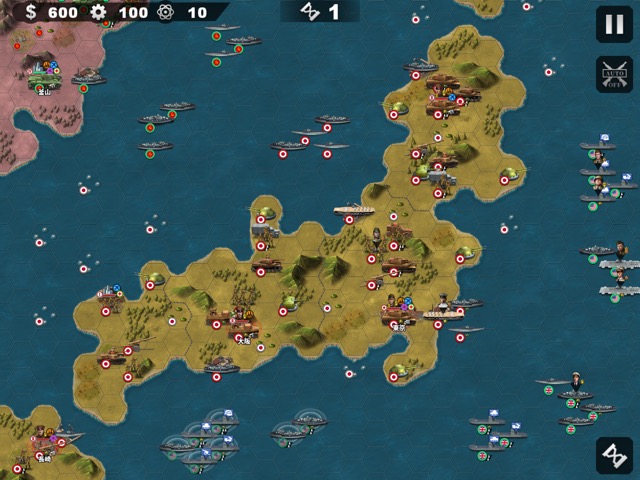Pause the game with the pause button

point(613,24)
